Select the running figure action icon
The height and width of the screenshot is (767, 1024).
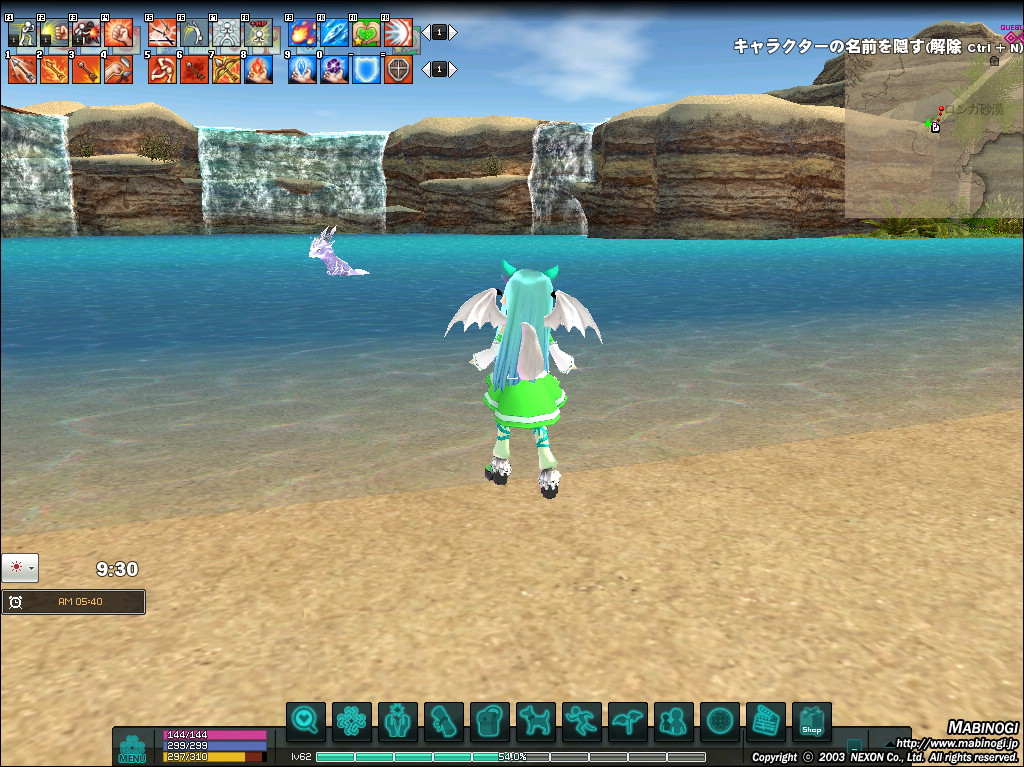581,721
